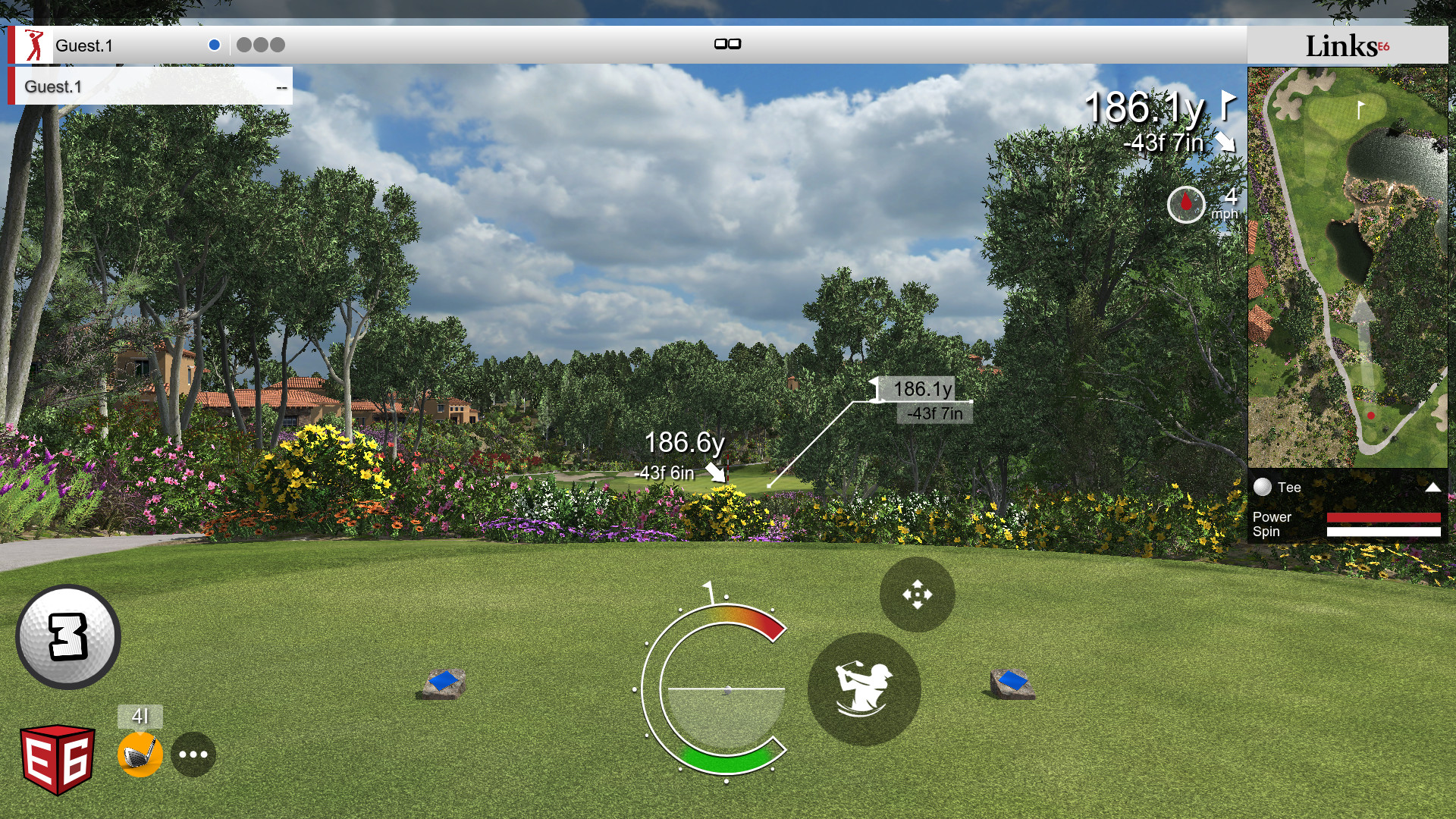Open the club options ellipsis menu

click(195, 753)
